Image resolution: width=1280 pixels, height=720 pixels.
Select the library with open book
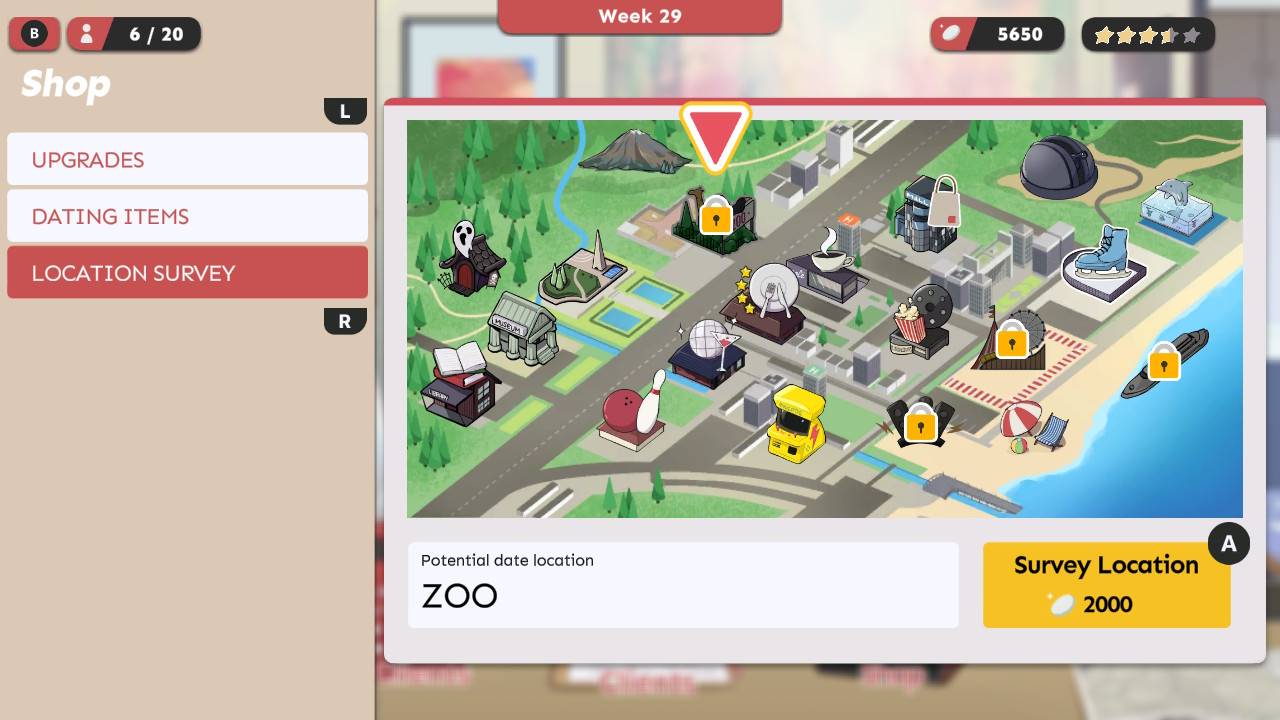459,383
